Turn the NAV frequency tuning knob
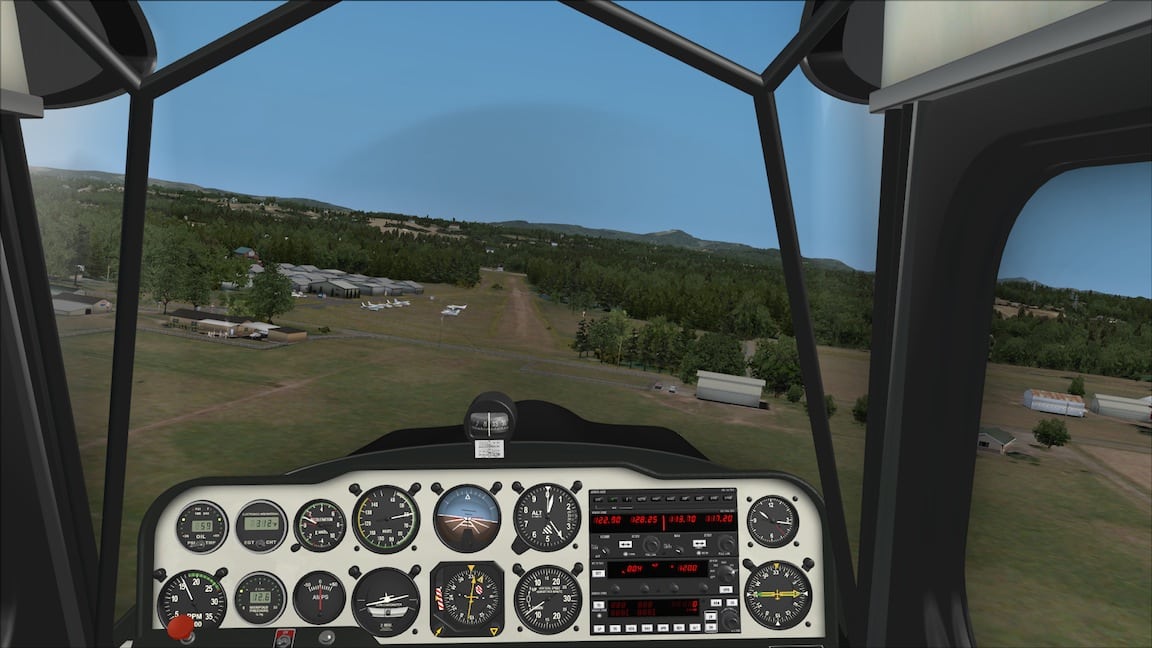Image resolution: width=1152 pixels, height=648 pixels. pyautogui.click(x=726, y=545)
